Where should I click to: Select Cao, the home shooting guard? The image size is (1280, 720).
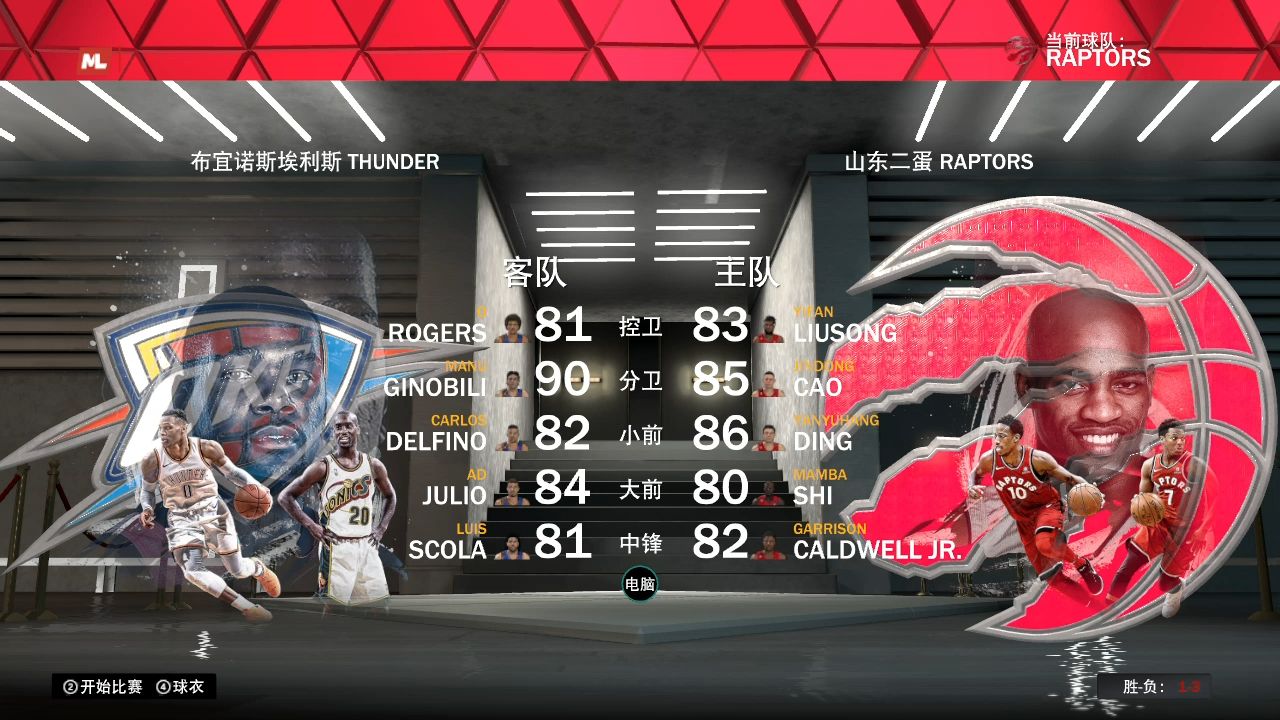[x=818, y=386]
